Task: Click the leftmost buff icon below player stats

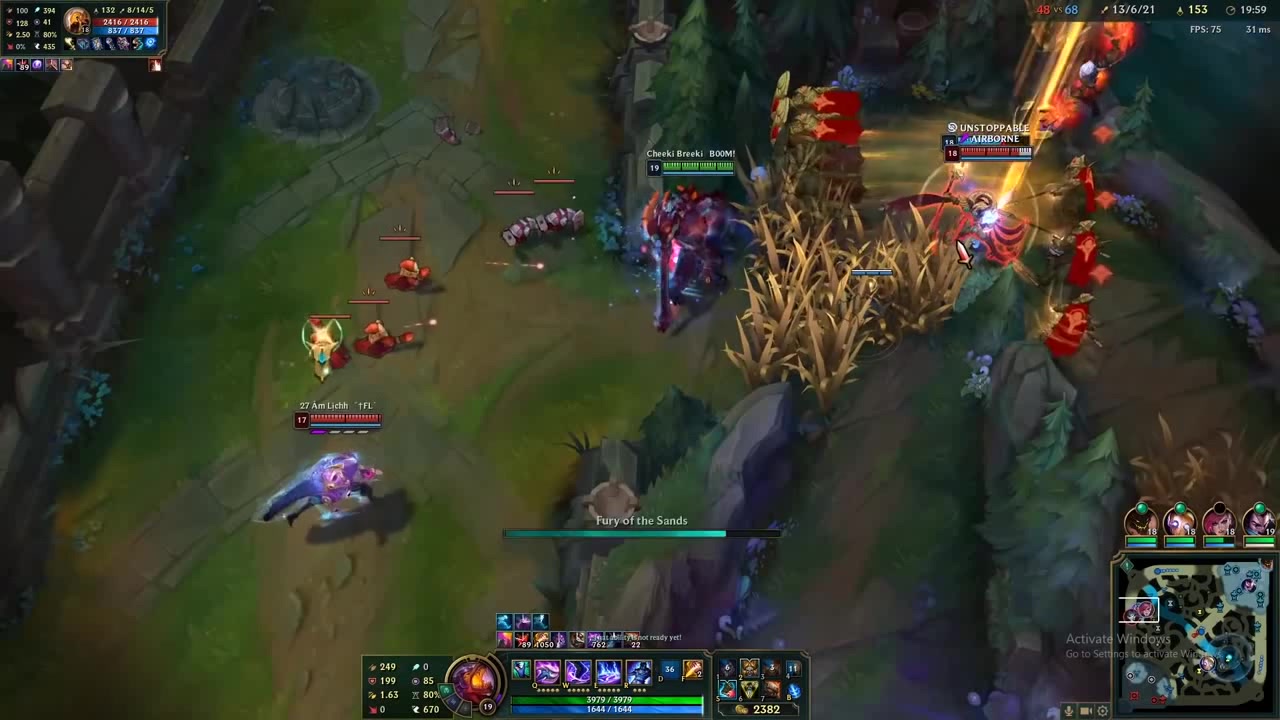Action: [x=9, y=64]
